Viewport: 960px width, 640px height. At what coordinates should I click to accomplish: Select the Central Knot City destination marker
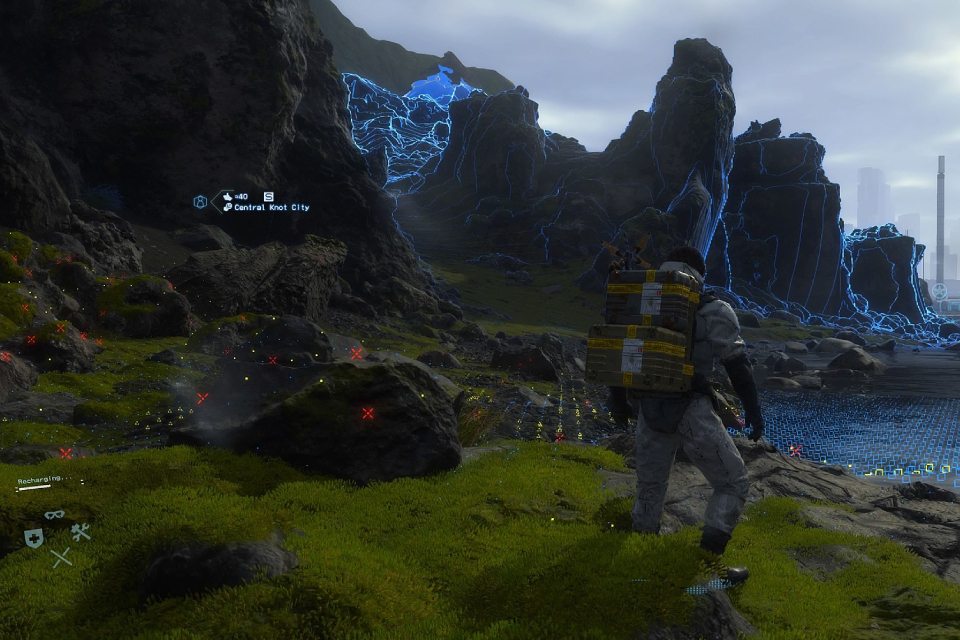tap(265, 207)
